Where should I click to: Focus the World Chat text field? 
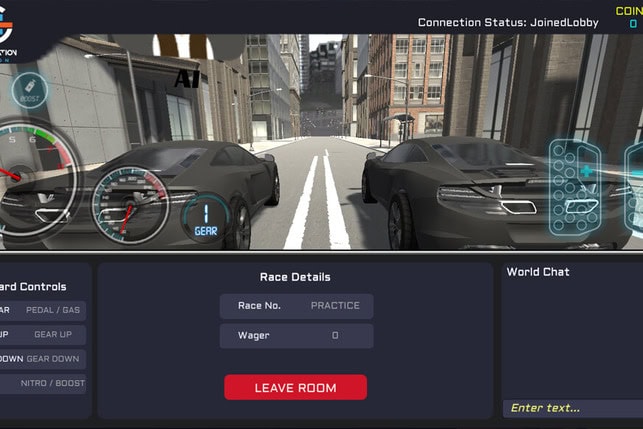tap(572, 408)
